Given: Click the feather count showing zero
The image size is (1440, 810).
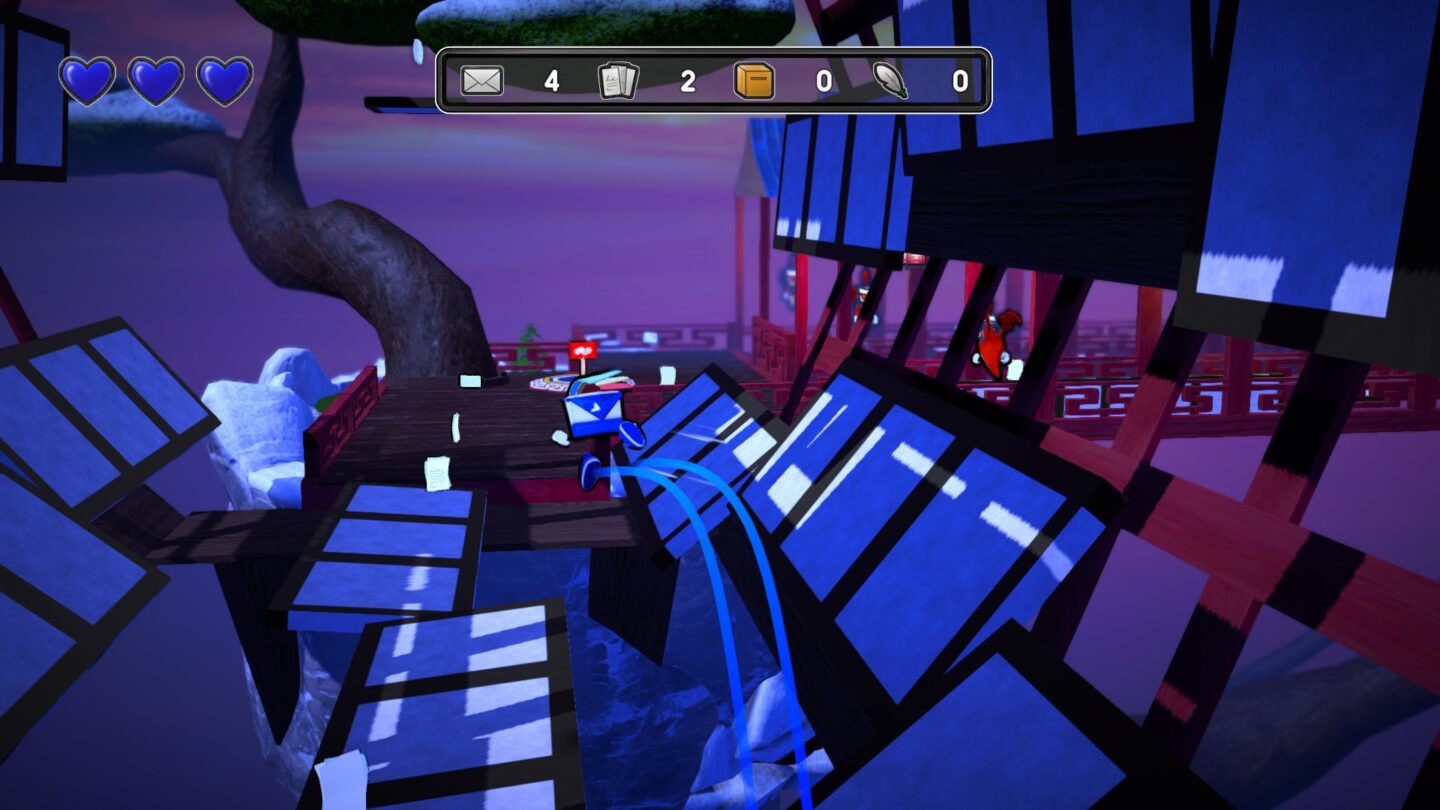Looking at the screenshot, I should (958, 83).
